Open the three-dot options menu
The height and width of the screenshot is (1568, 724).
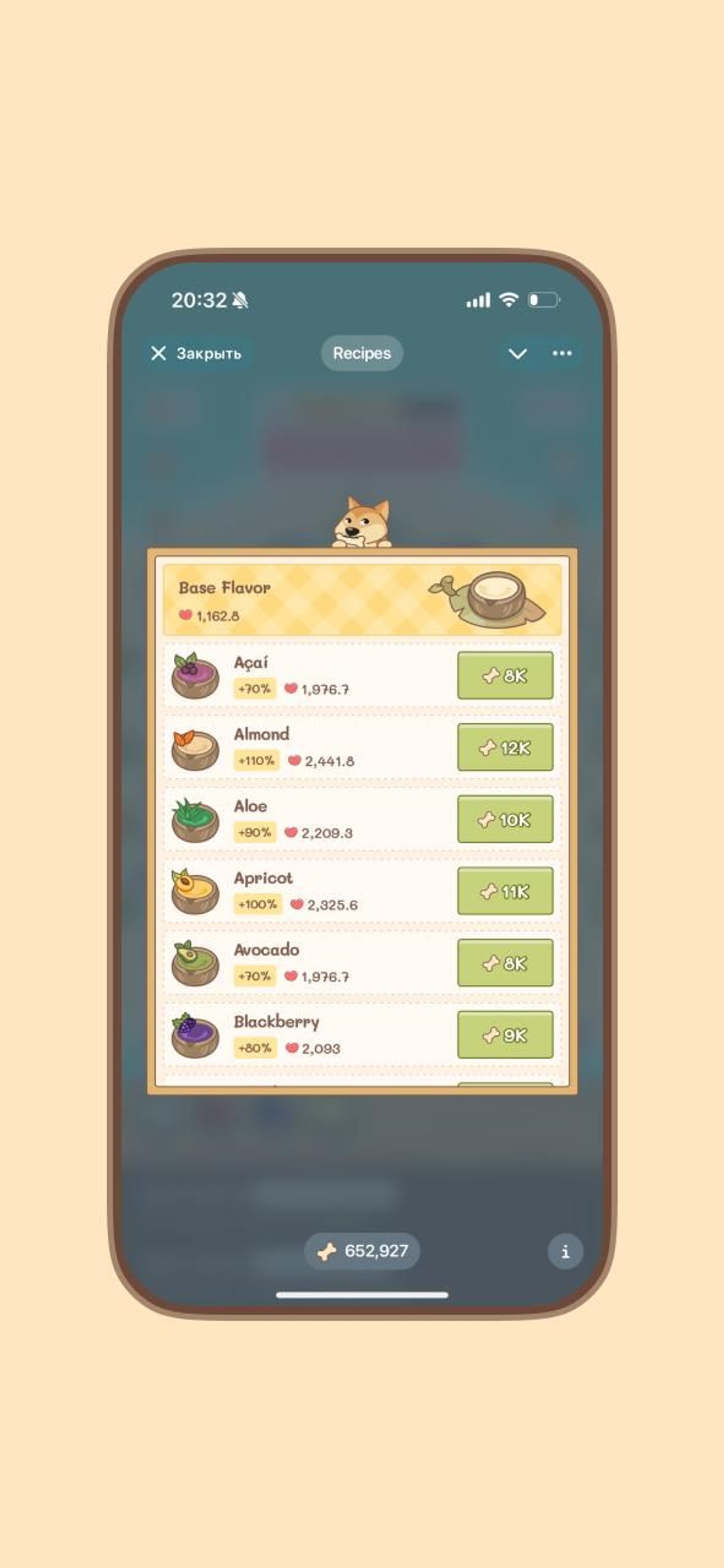coord(562,354)
